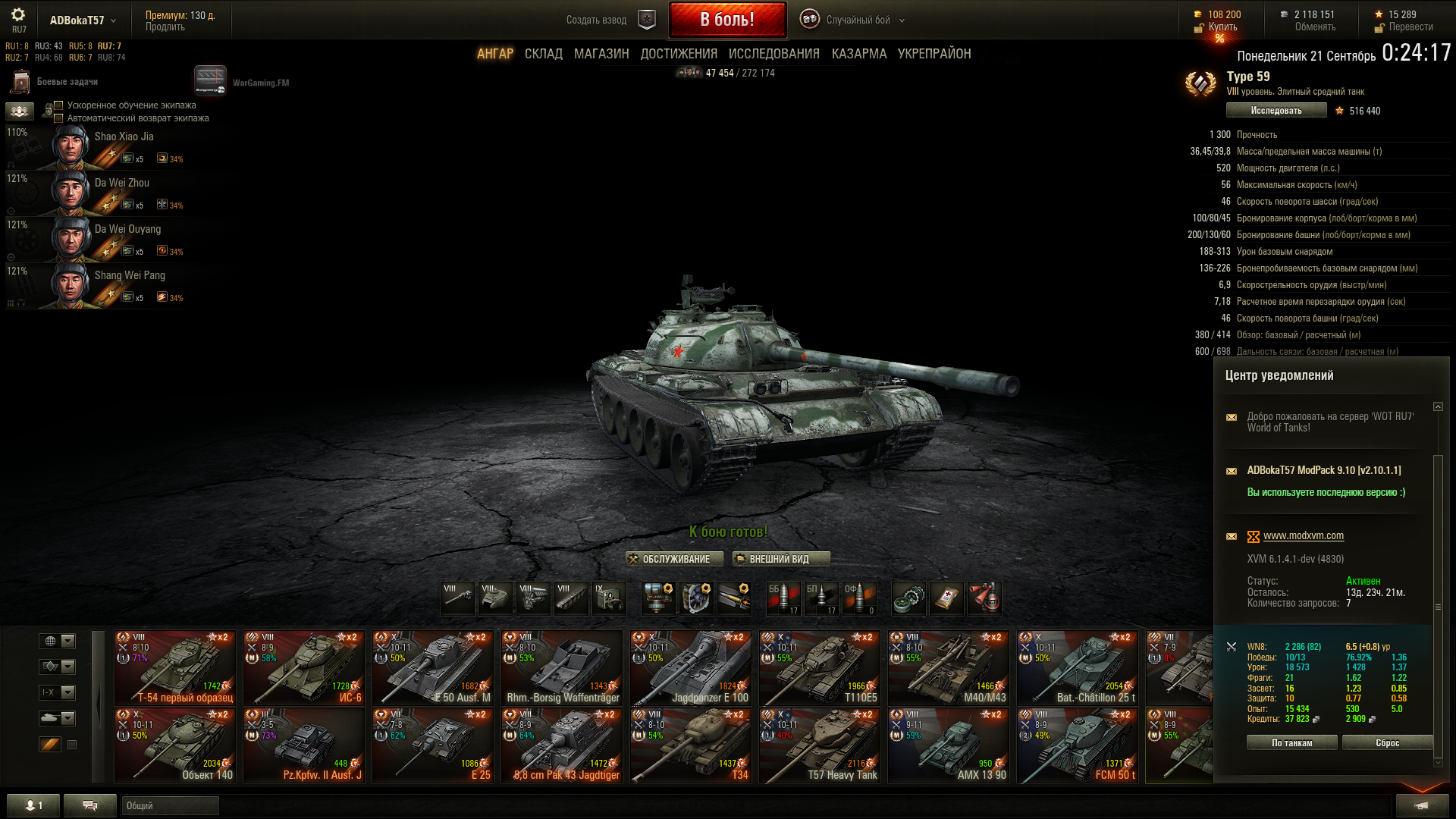Click Создать взвод to create a platoon
The width and height of the screenshot is (1456, 819).
tap(596, 20)
